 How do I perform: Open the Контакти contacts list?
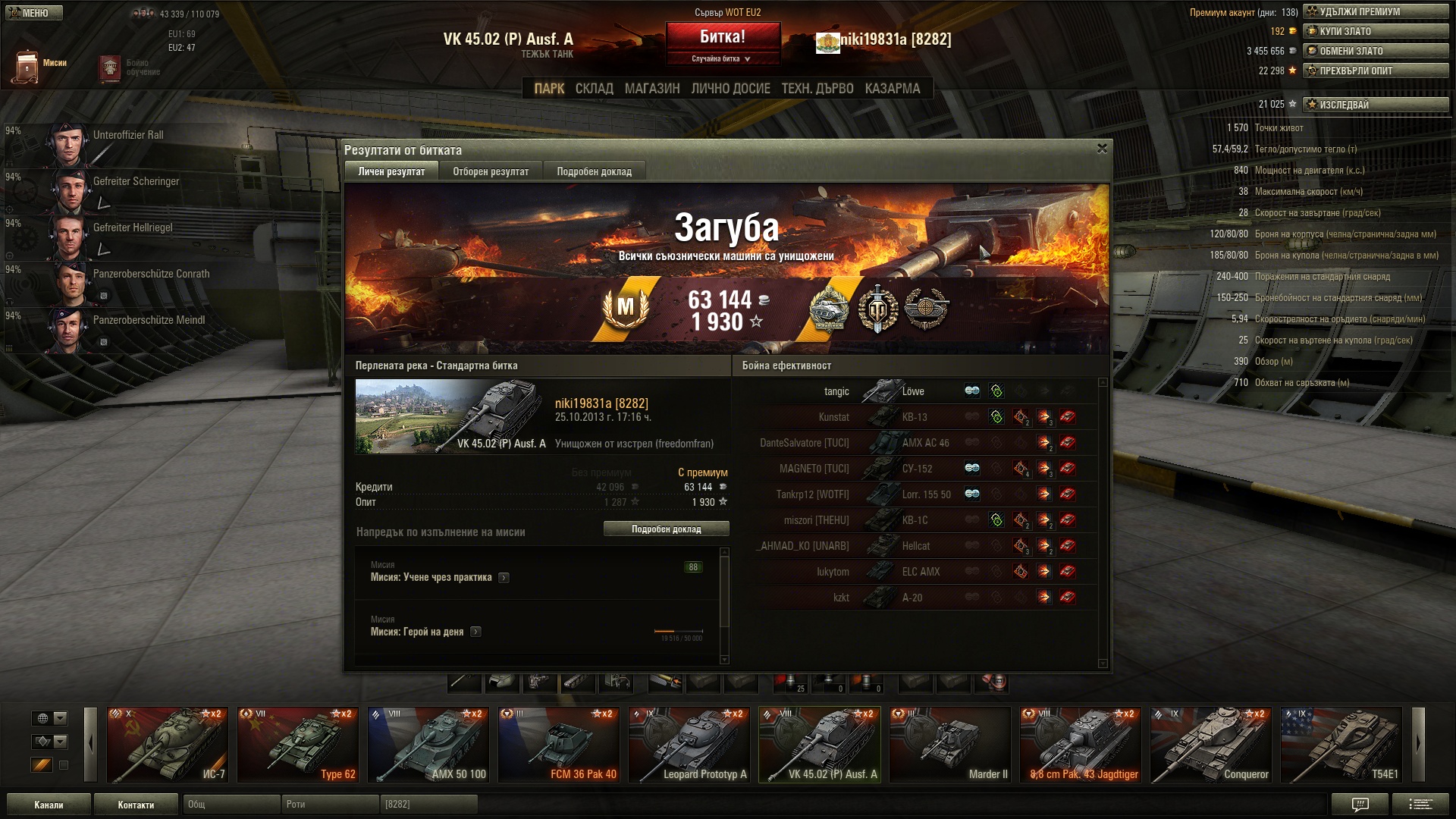pyautogui.click(x=136, y=805)
